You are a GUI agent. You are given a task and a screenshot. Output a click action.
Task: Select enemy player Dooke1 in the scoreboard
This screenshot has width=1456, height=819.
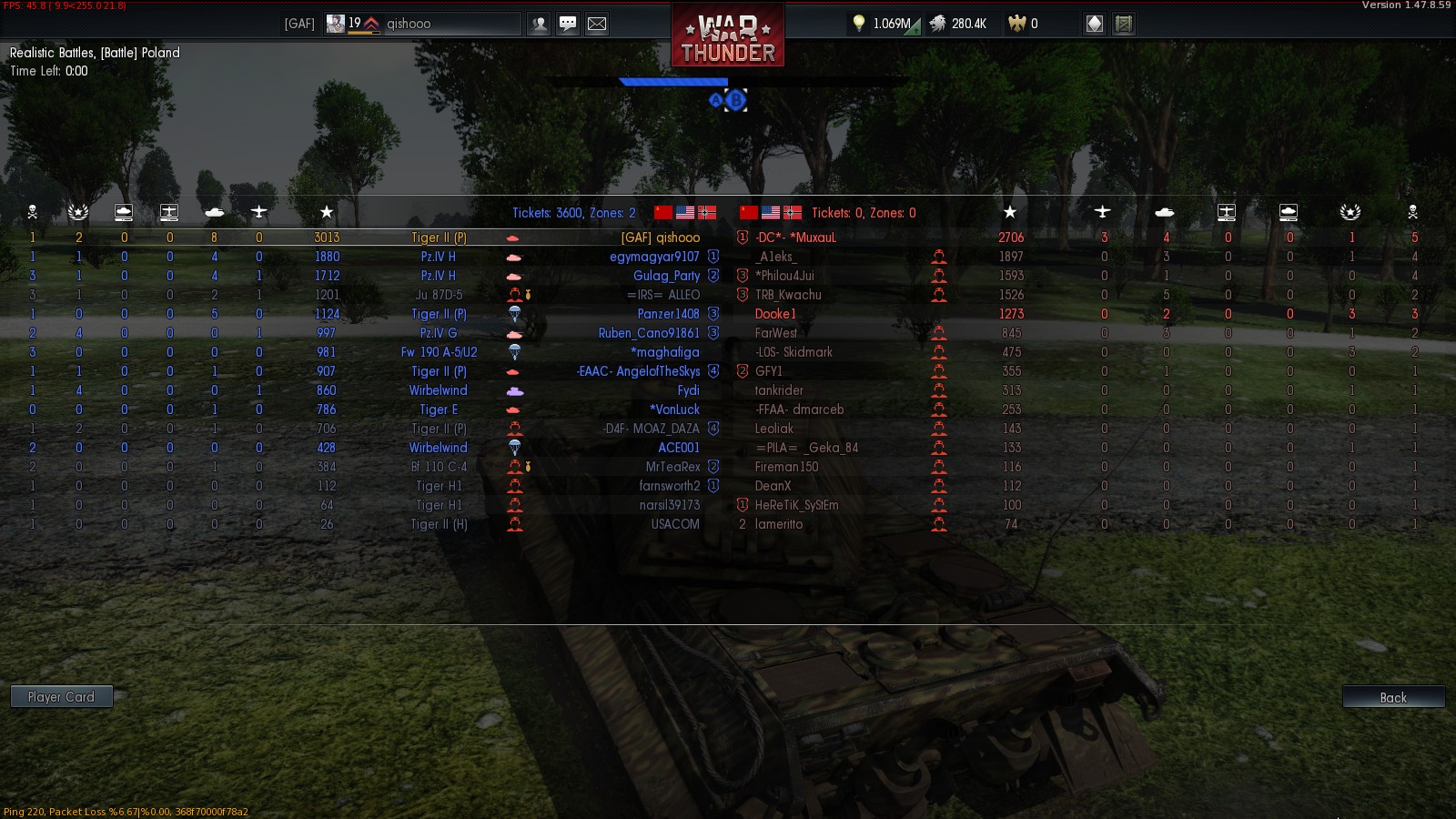[775, 314]
